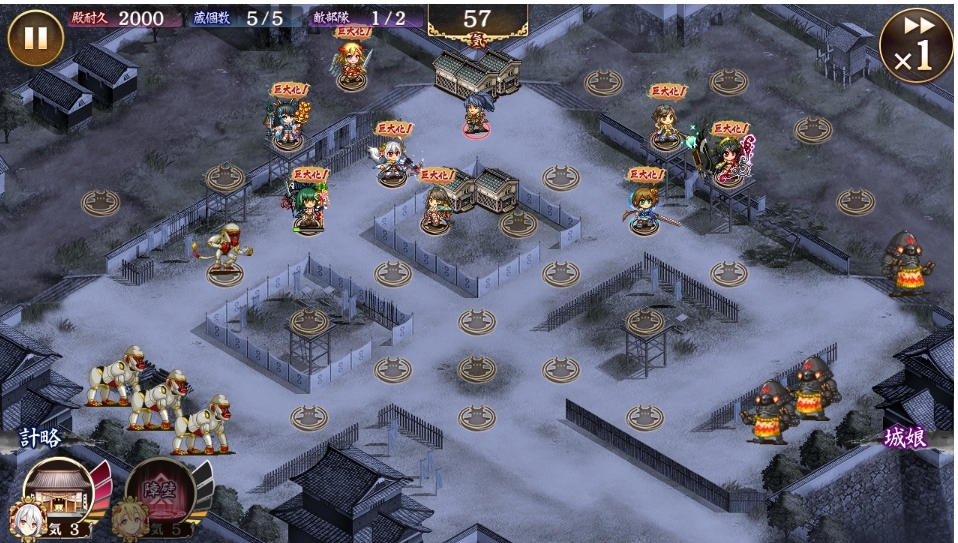Select the red-robed castle girl with 巨大化 marker
The width and height of the screenshot is (958, 543).
click(x=732, y=160)
